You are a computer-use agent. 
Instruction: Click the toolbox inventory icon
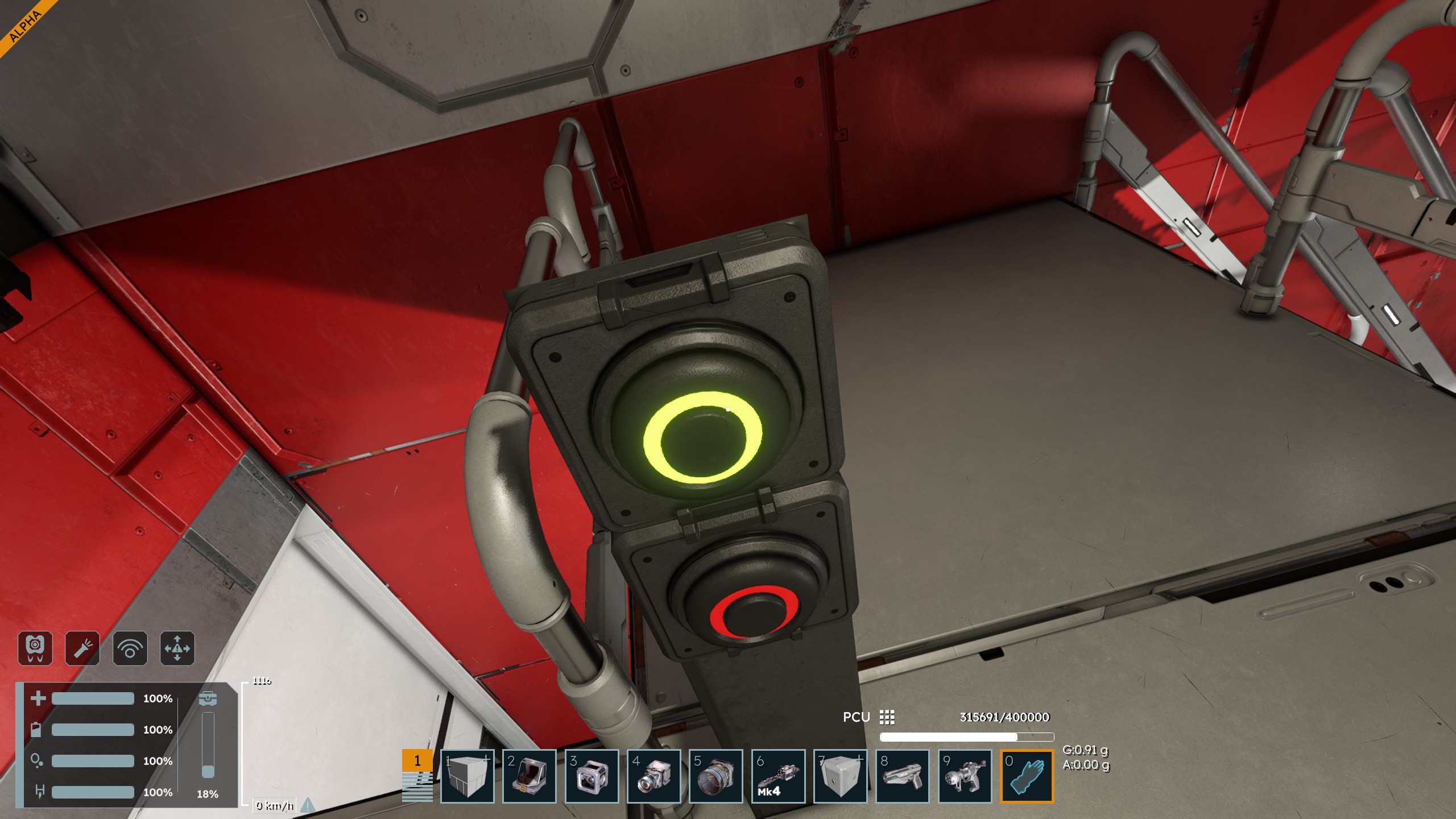[208, 698]
